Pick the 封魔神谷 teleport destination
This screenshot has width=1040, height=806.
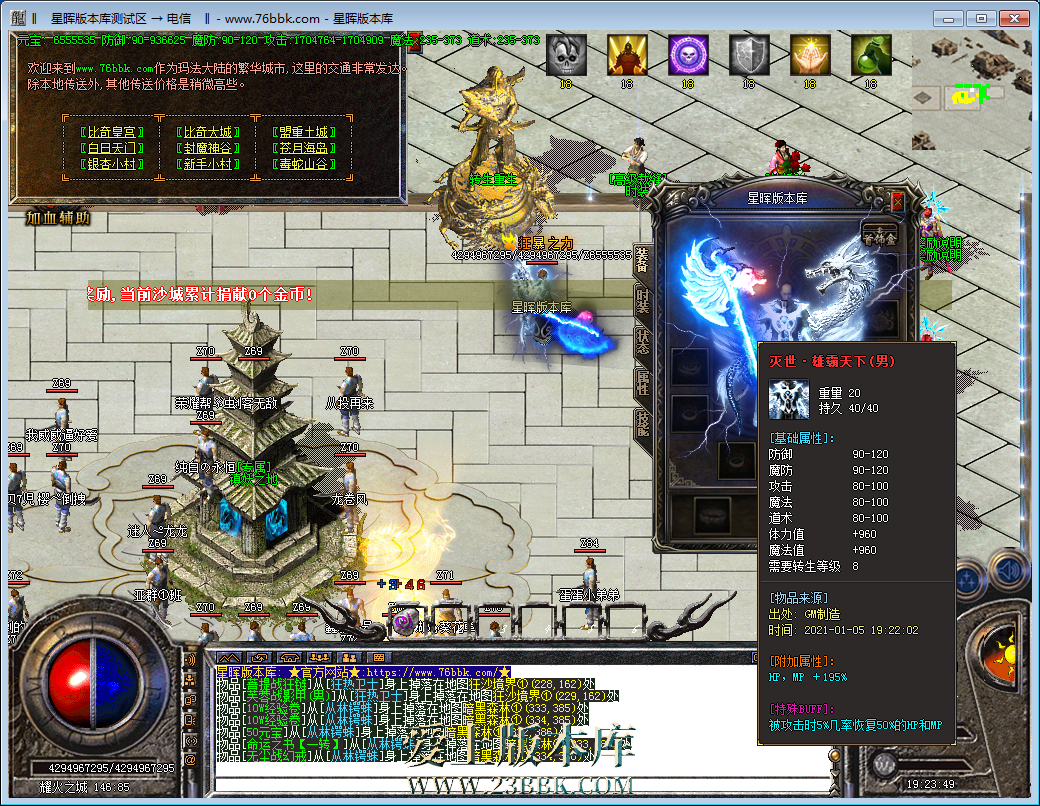pos(208,148)
